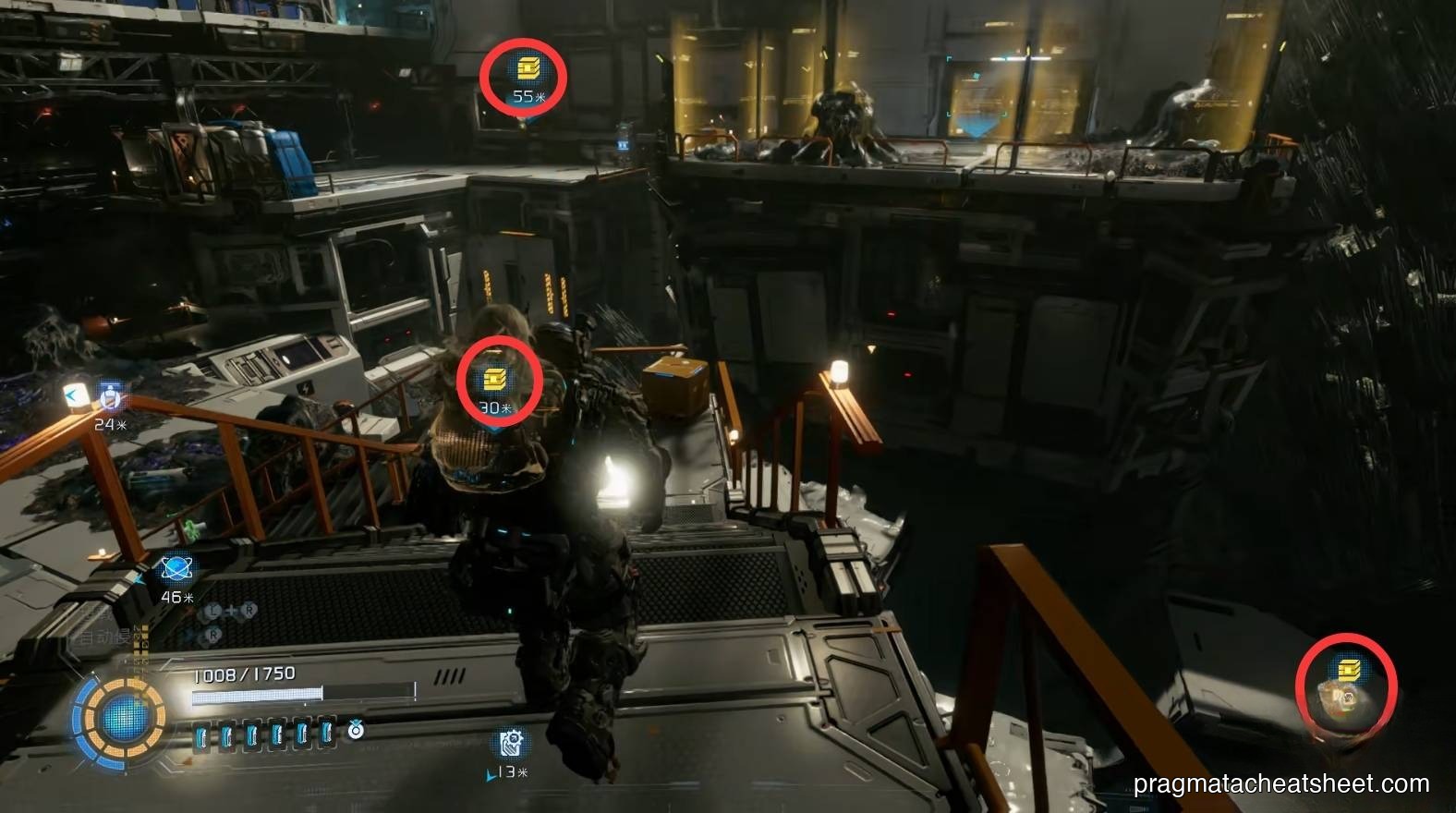
Task: Select the gold crate marker at 30 meters
Action: [495, 379]
